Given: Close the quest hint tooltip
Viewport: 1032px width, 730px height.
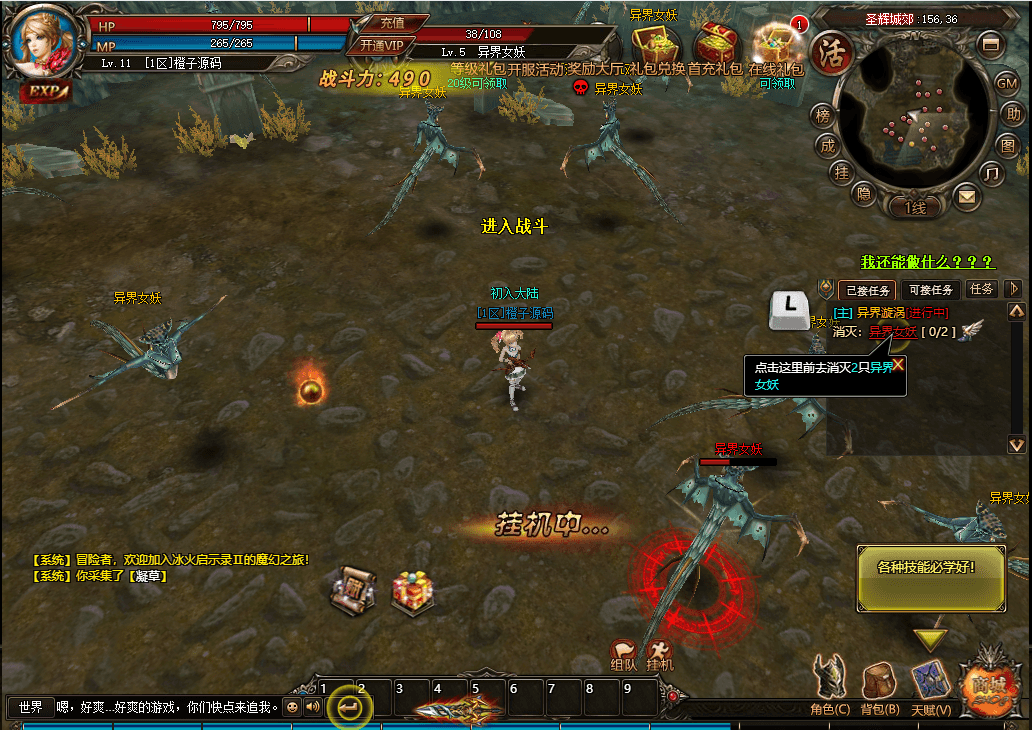Looking at the screenshot, I should coord(898,364).
